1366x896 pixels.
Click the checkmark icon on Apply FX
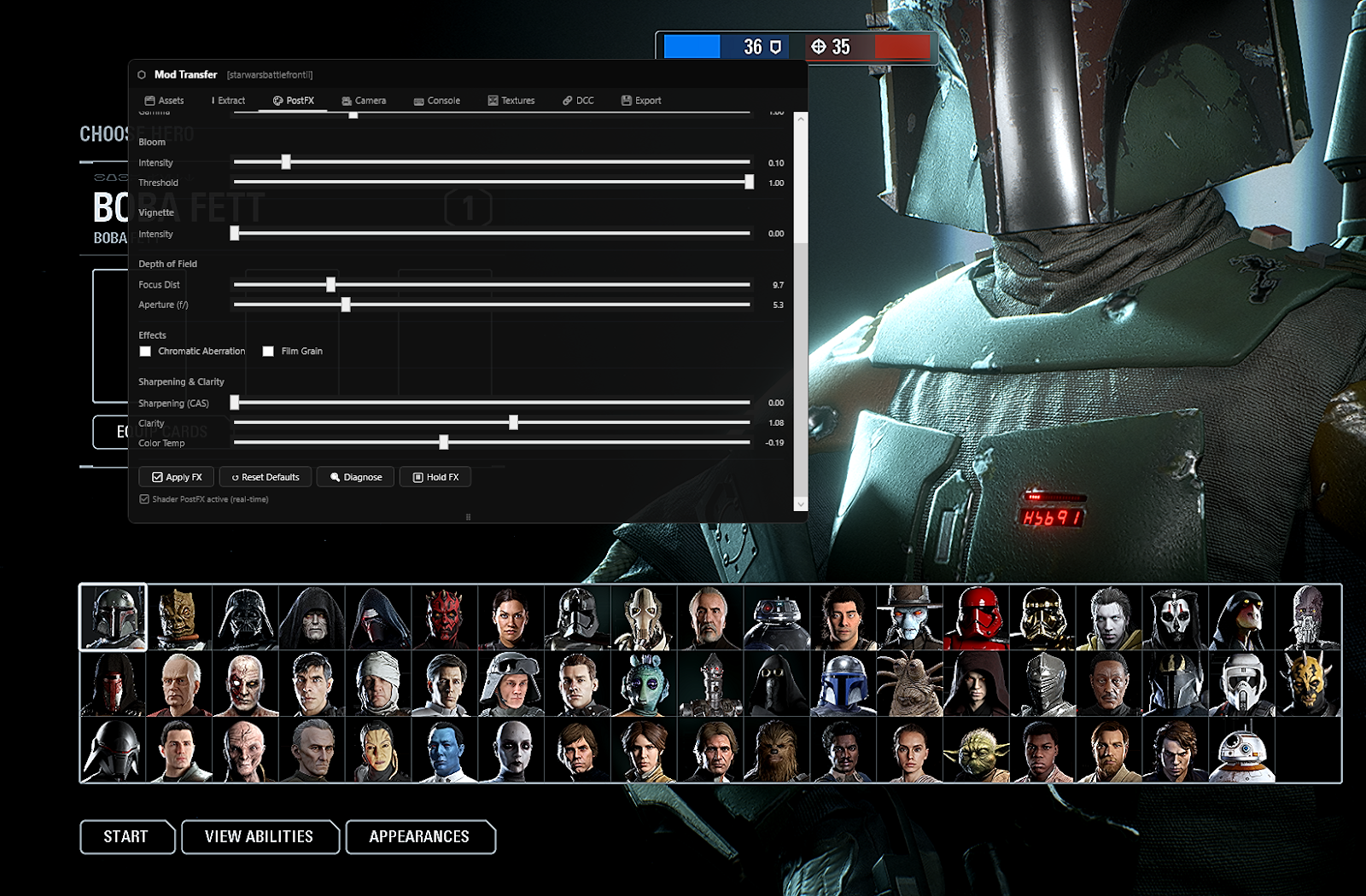pyautogui.click(x=157, y=477)
